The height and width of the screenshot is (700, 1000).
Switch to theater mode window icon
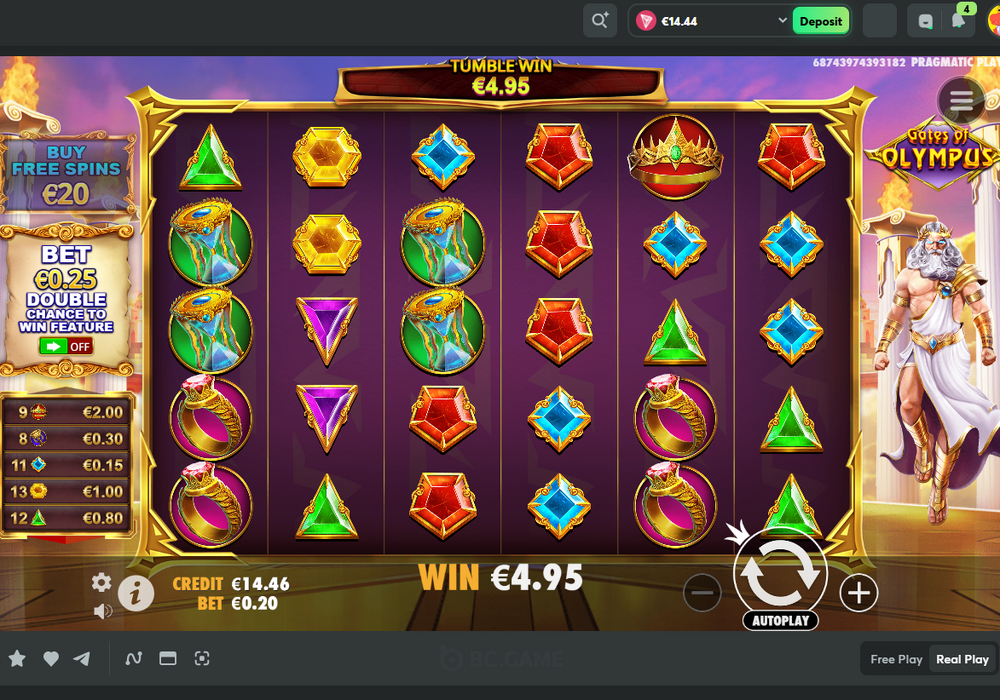tap(168, 658)
